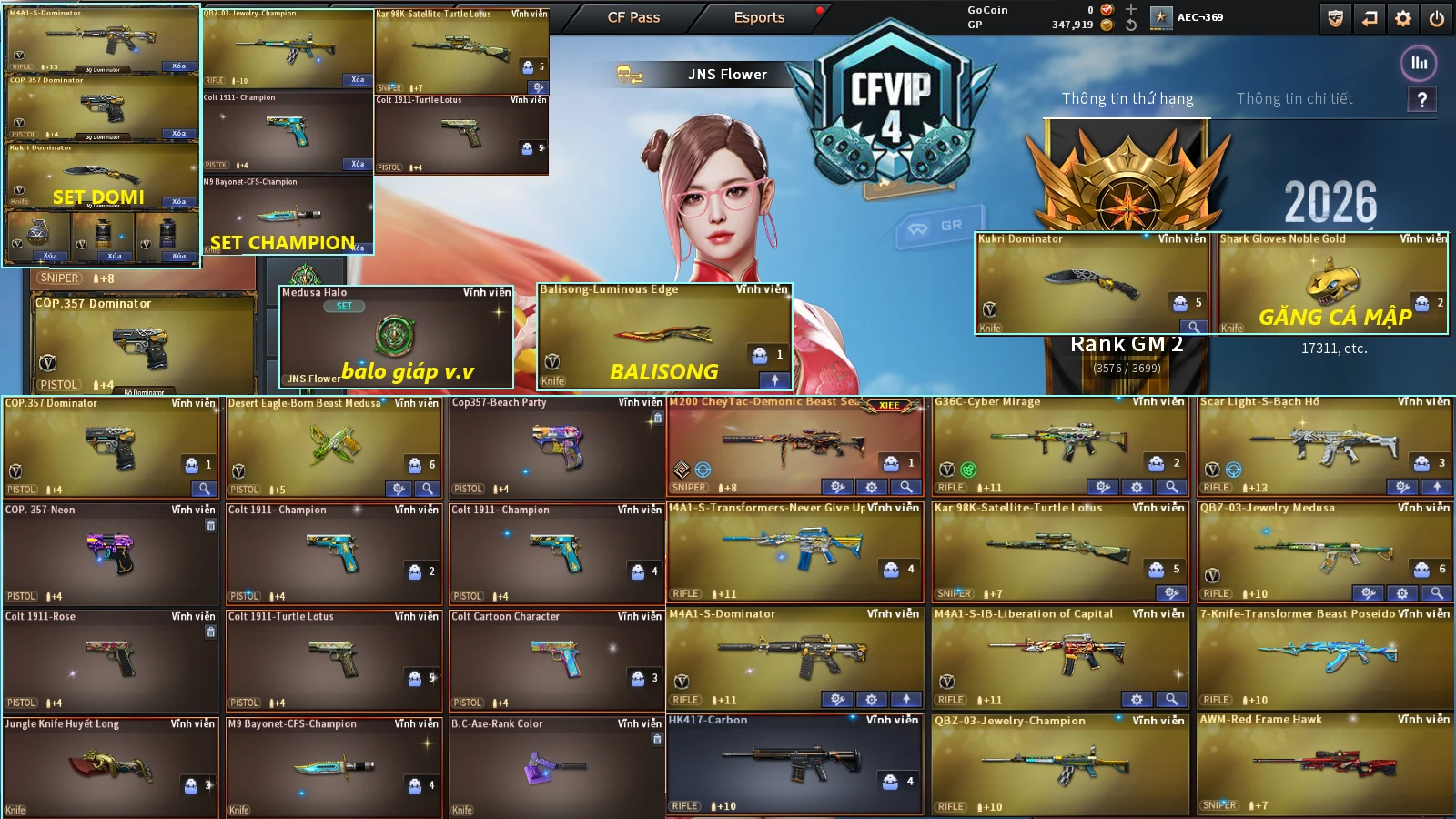
Task: Click the power exit button
Action: (x=1437, y=18)
